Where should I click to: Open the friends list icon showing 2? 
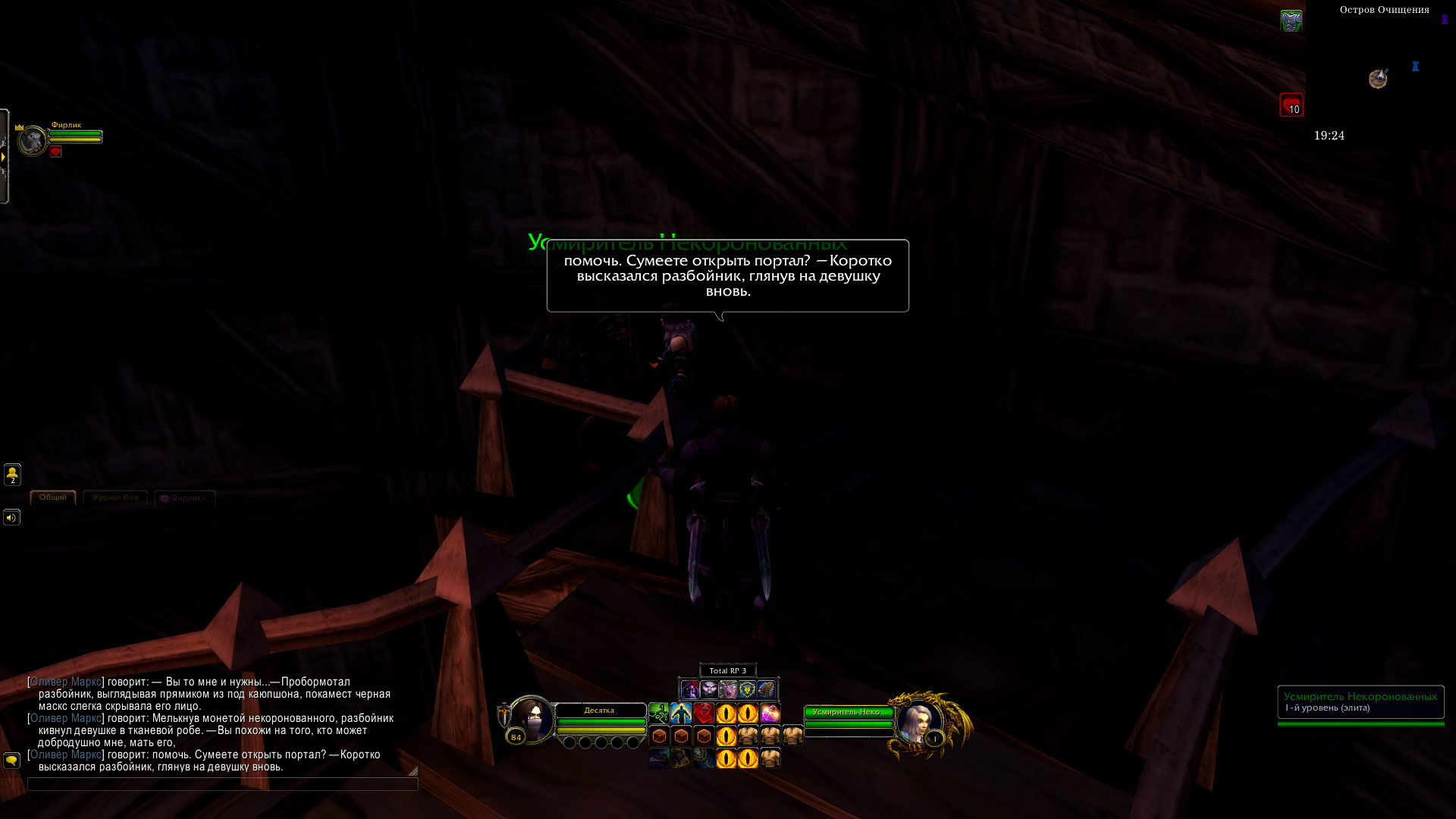[x=12, y=475]
